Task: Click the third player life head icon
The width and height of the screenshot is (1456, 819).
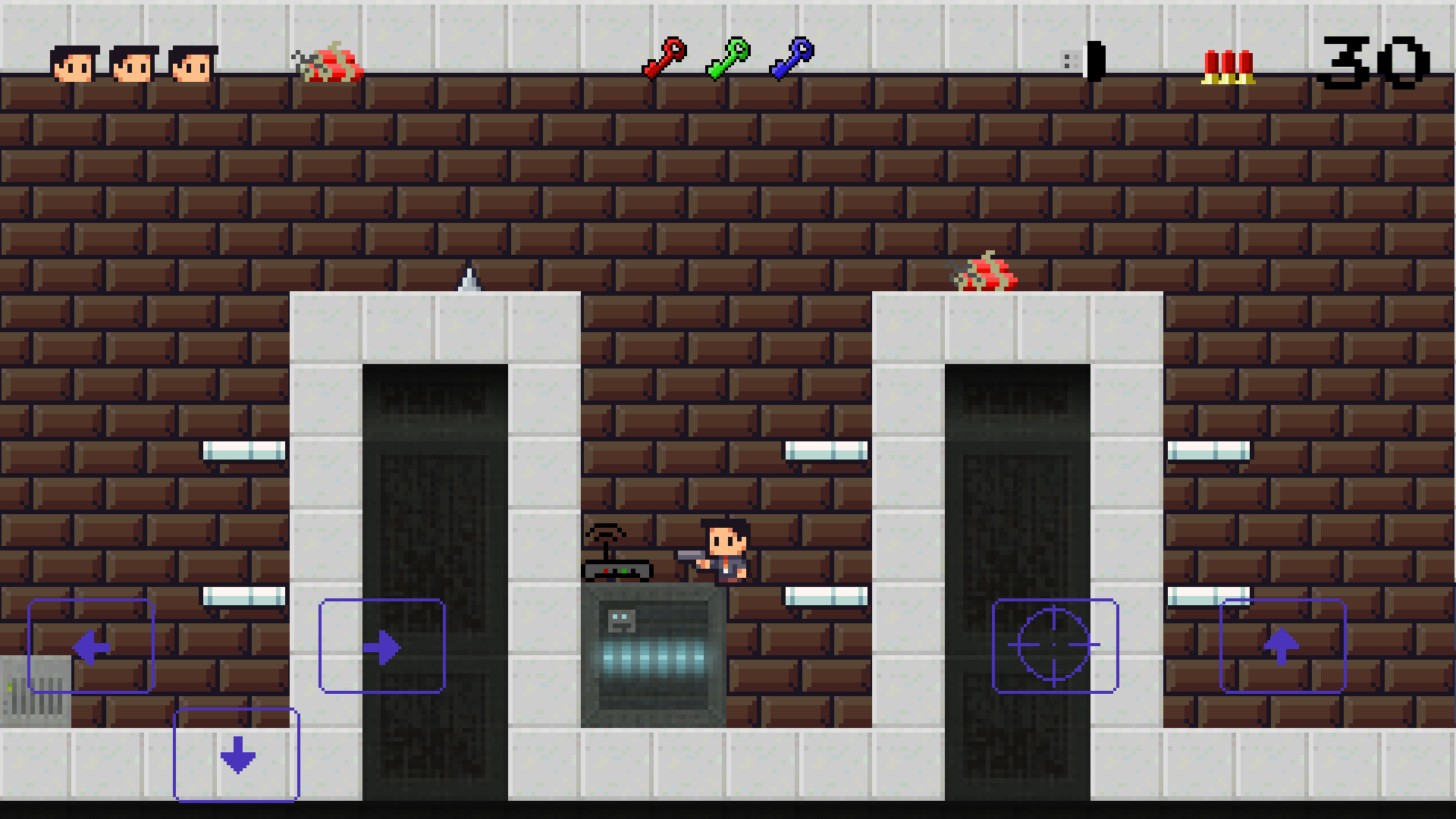Action: pos(192,62)
